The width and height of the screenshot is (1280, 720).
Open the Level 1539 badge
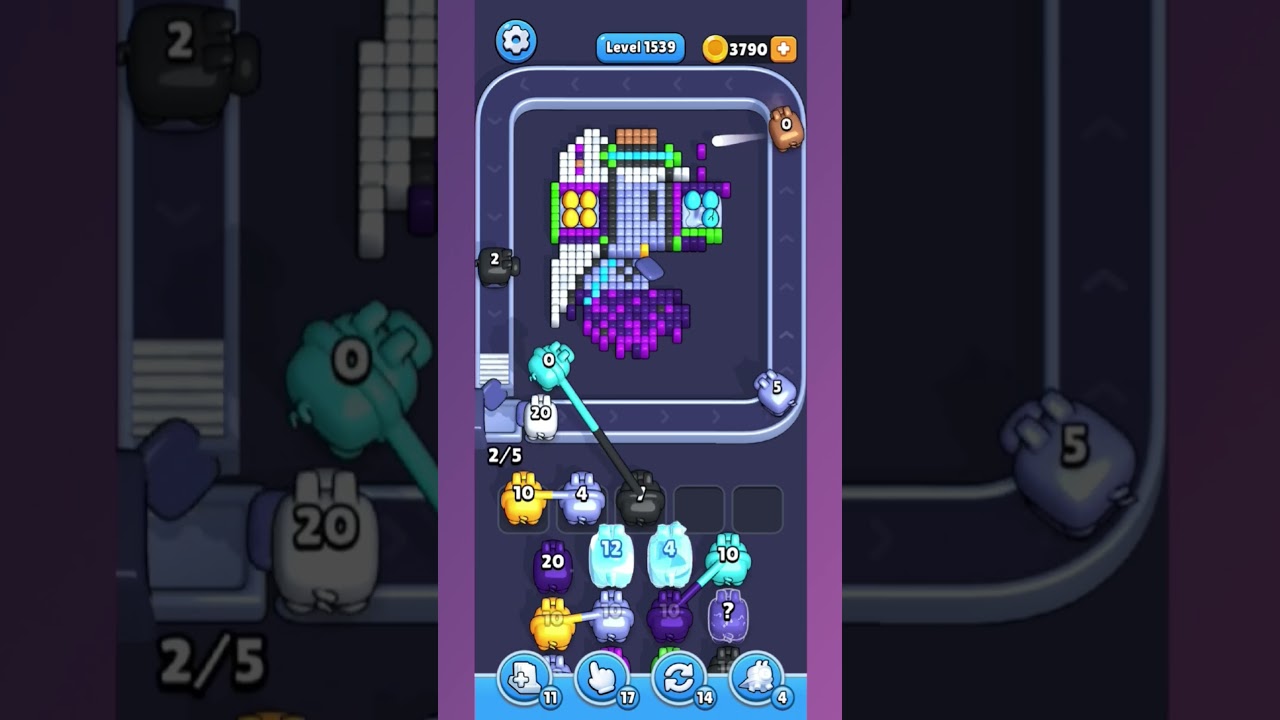click(x=640, y=47)
